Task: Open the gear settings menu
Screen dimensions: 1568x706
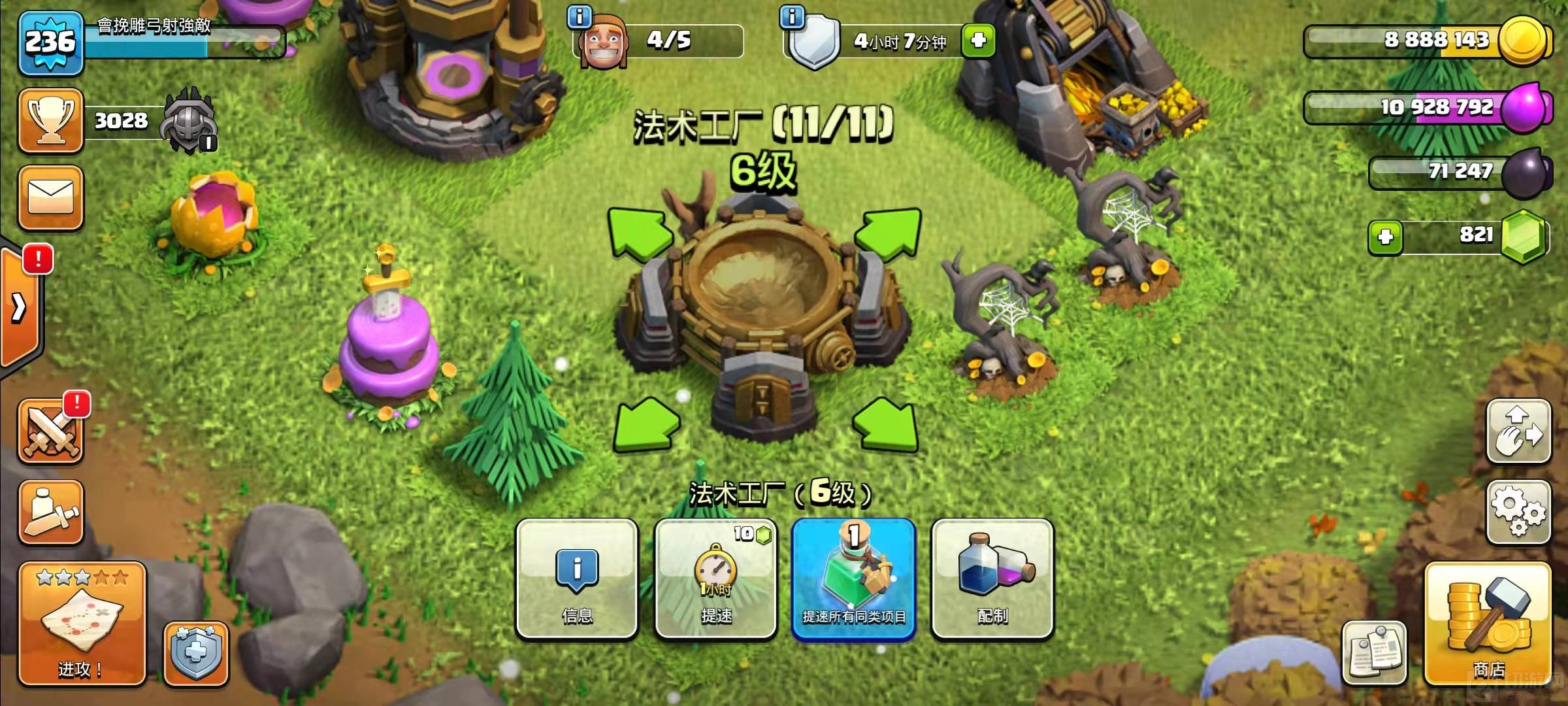Action: 1518,512
